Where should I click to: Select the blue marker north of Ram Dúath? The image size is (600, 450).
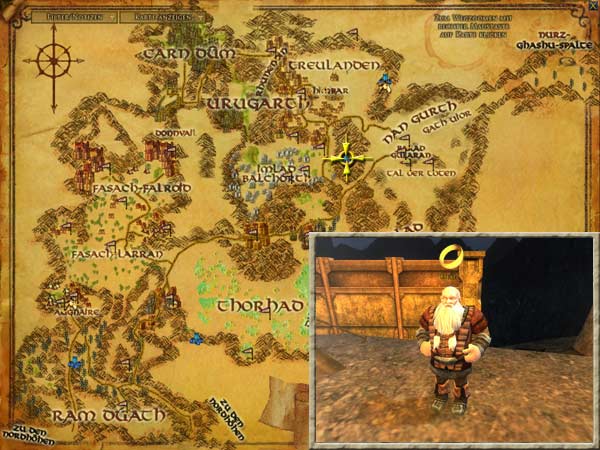pos(75,362)
